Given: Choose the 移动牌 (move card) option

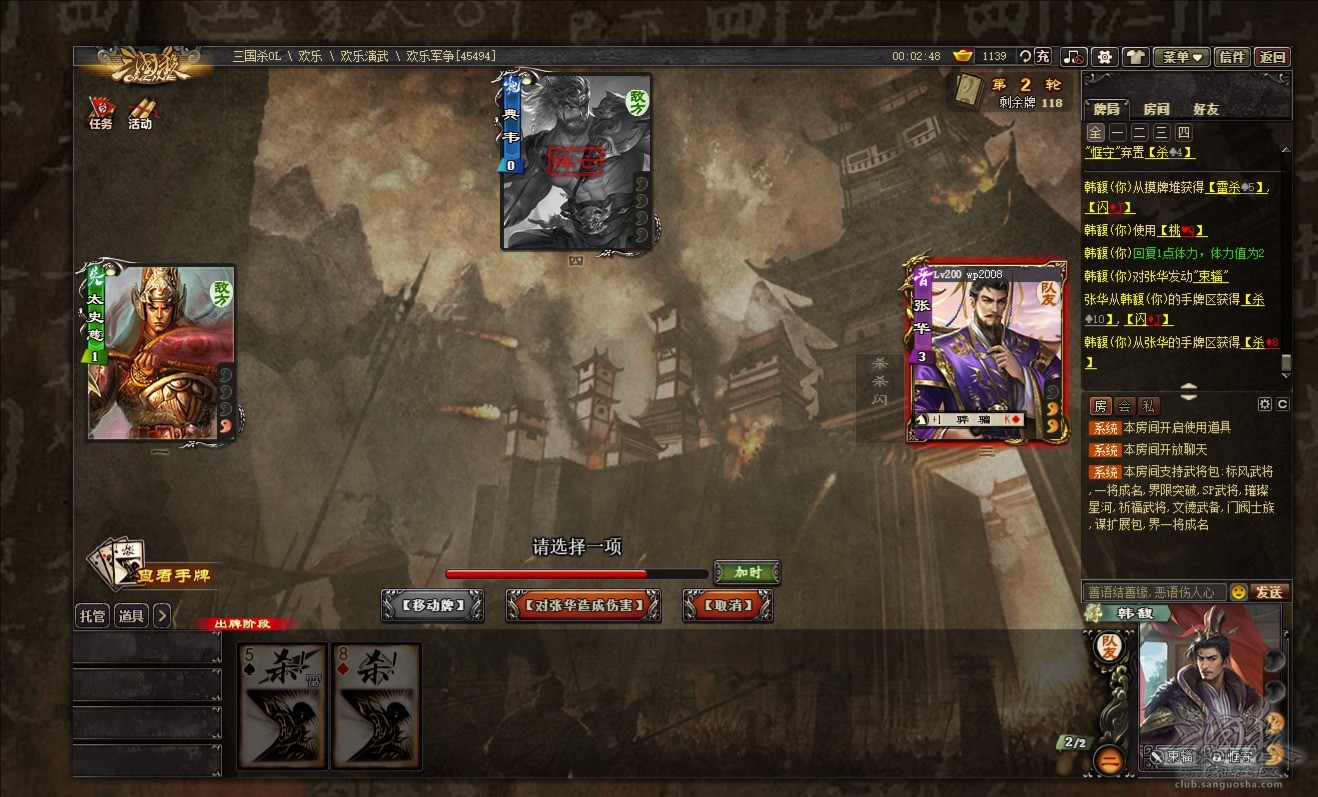Looking at the screenshot, I should (x=432, y=605).
